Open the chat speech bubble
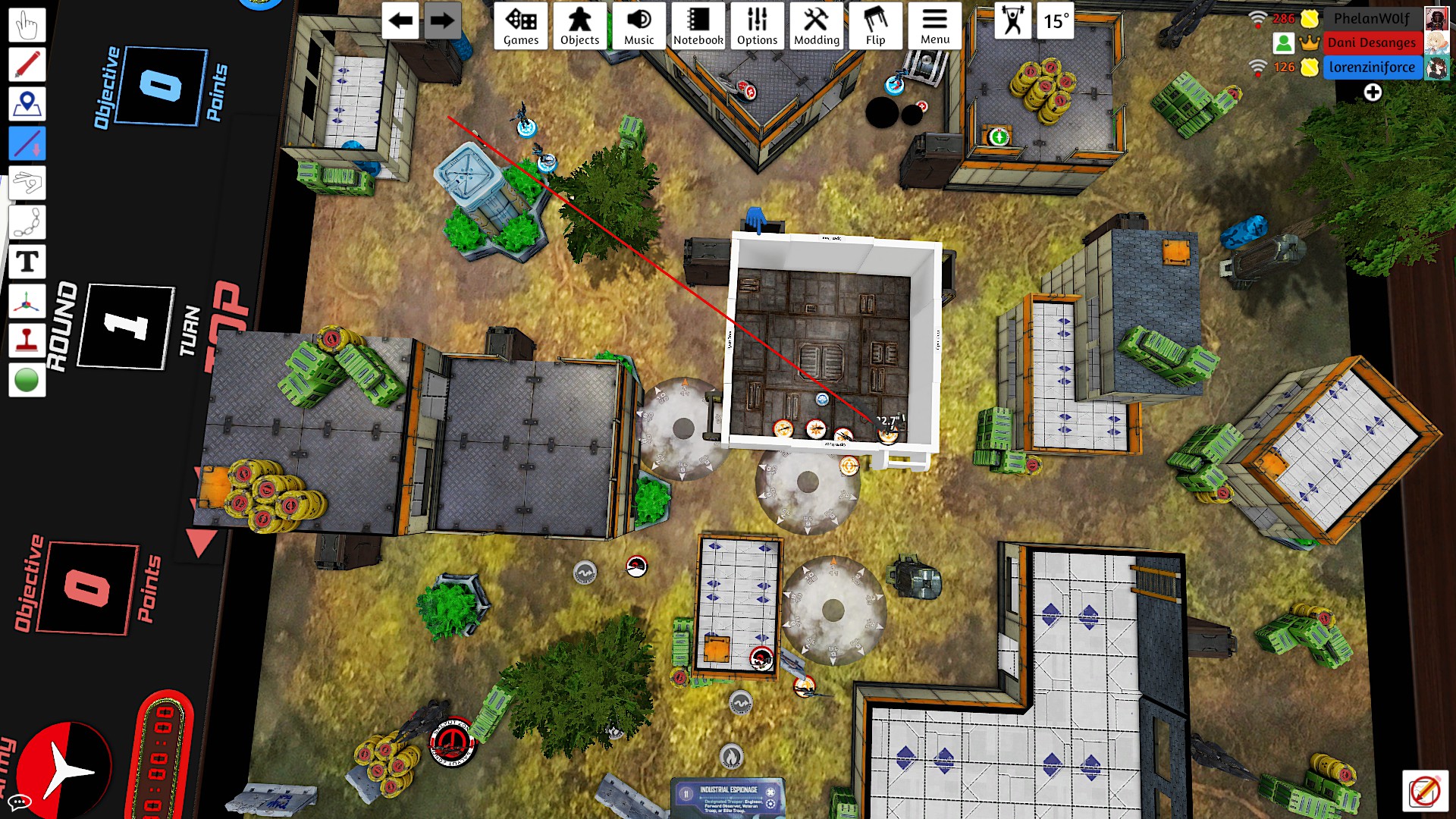Screen dimensions: 1456x819 coord(19,802)
